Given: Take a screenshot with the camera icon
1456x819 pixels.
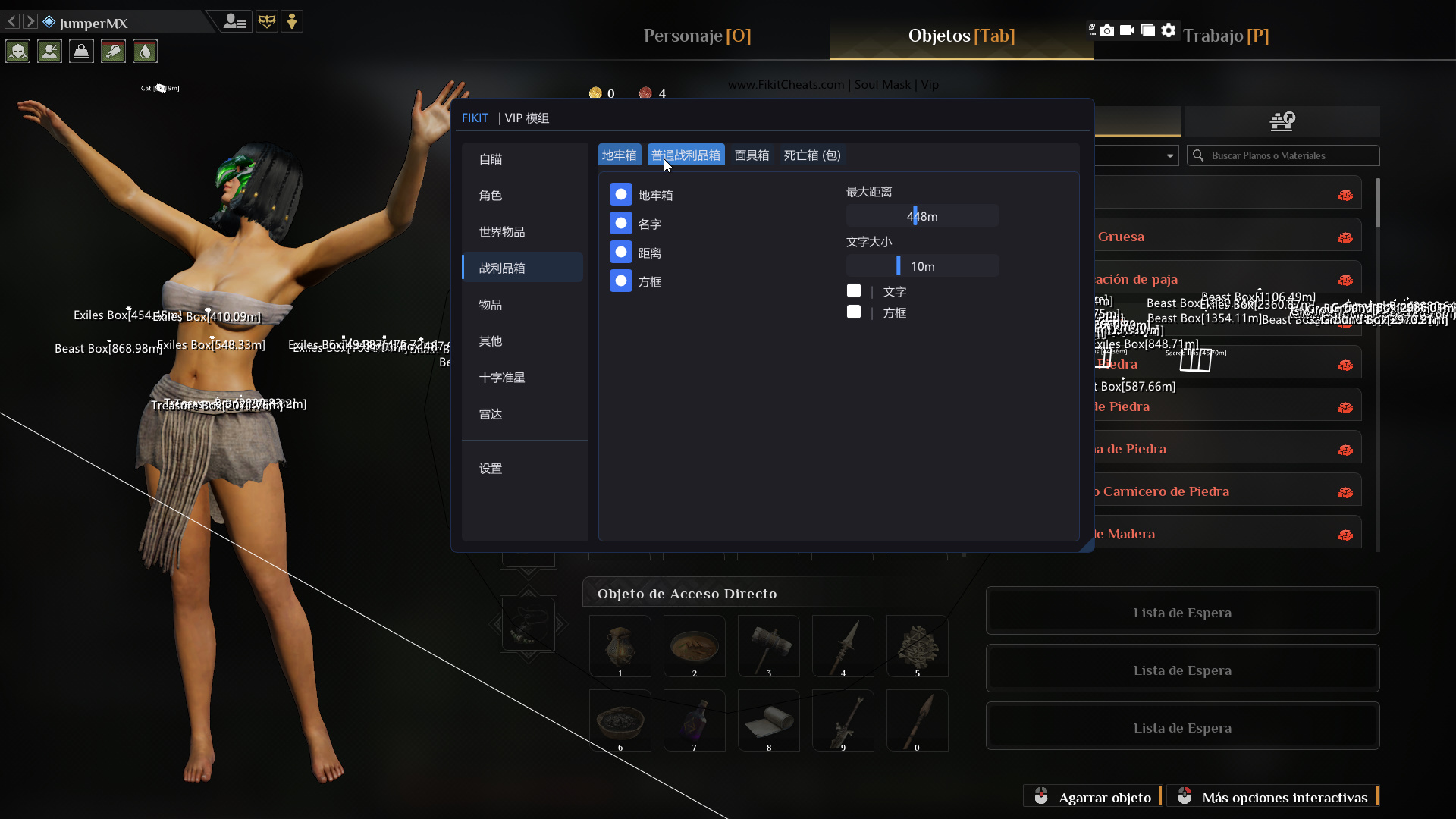Looking at the screenshot, I should (x=1109, y=30).
